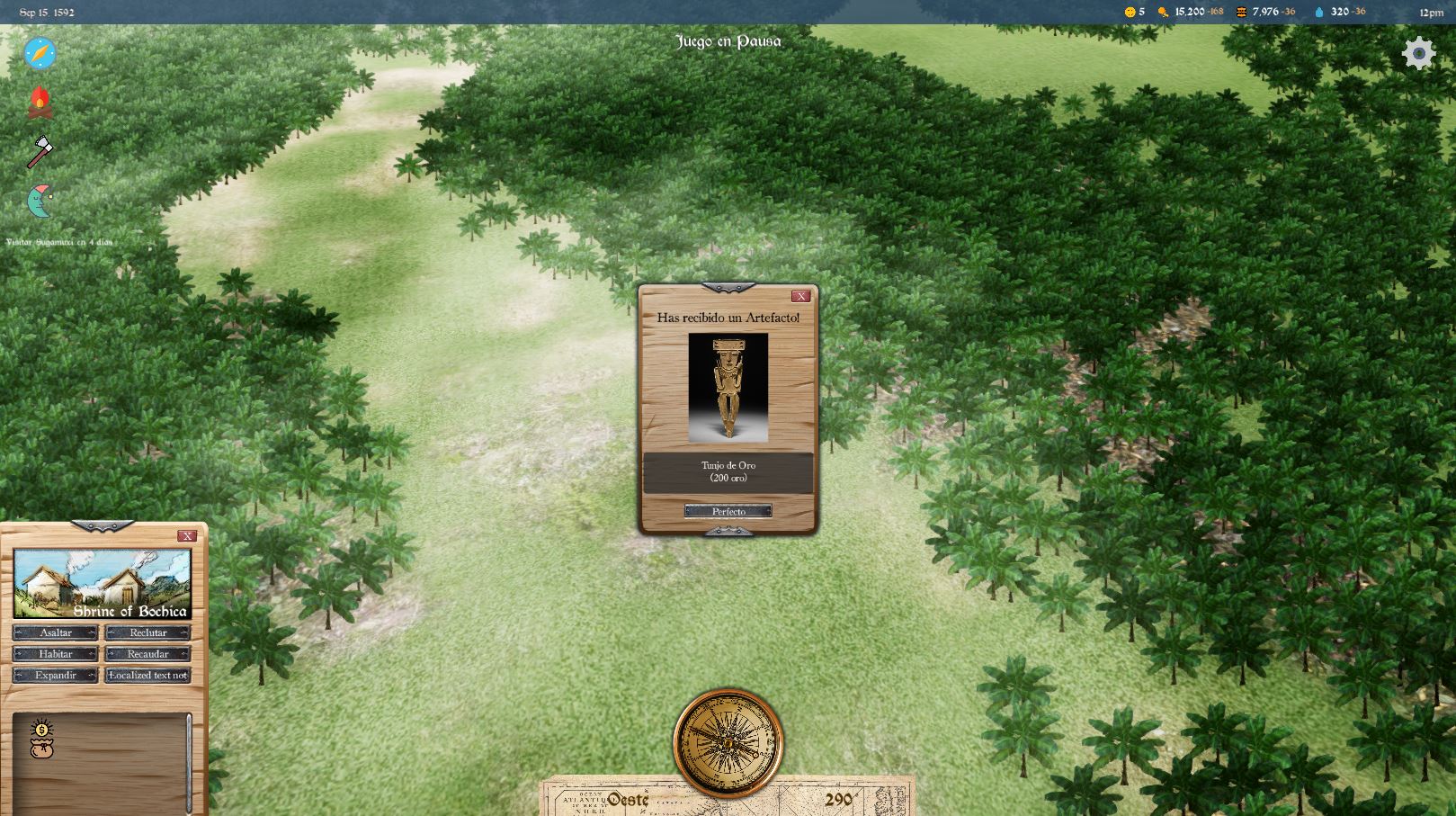Select the axe icon

coord(40,151)
